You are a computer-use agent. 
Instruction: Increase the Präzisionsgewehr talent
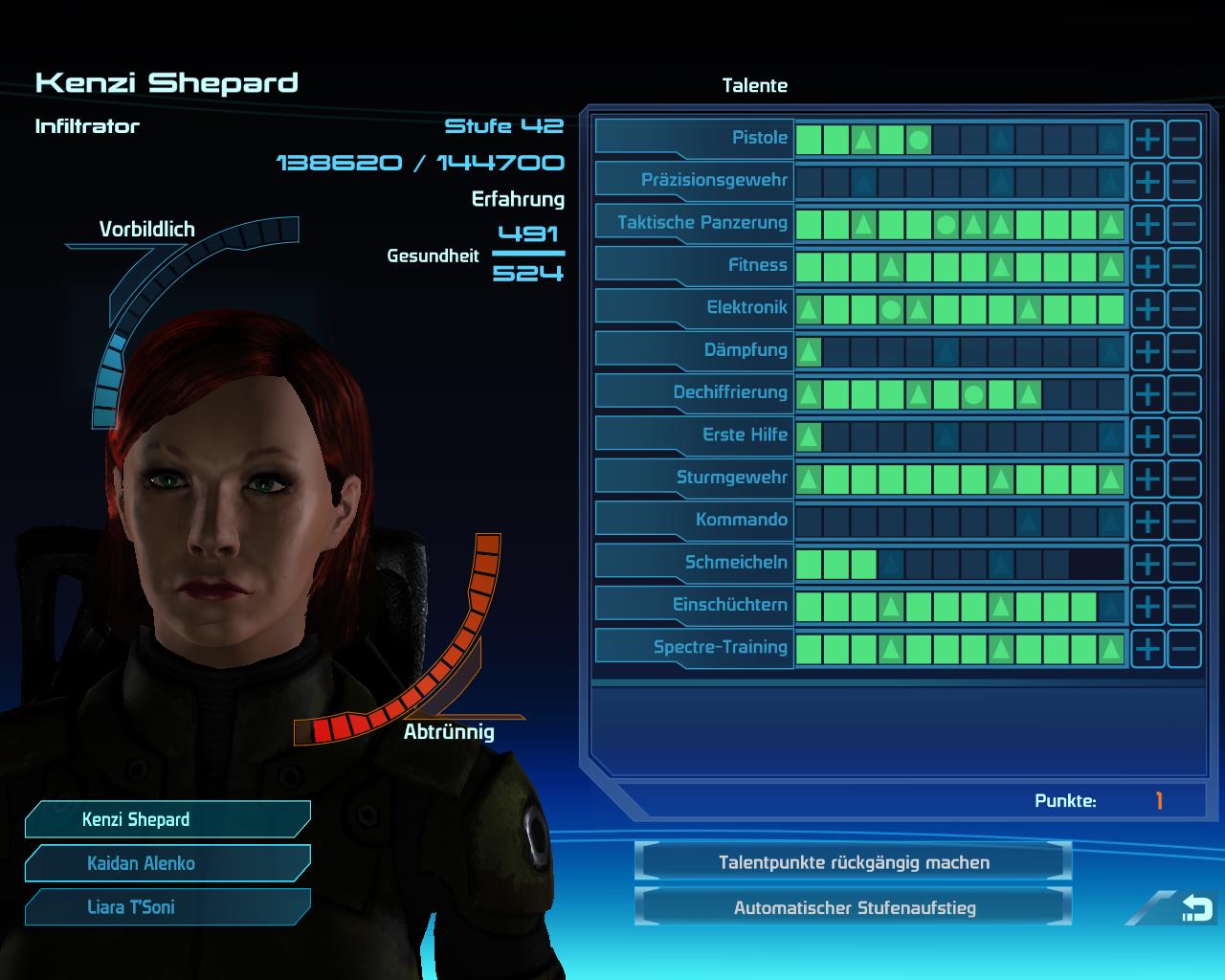tap(1147, 182)
